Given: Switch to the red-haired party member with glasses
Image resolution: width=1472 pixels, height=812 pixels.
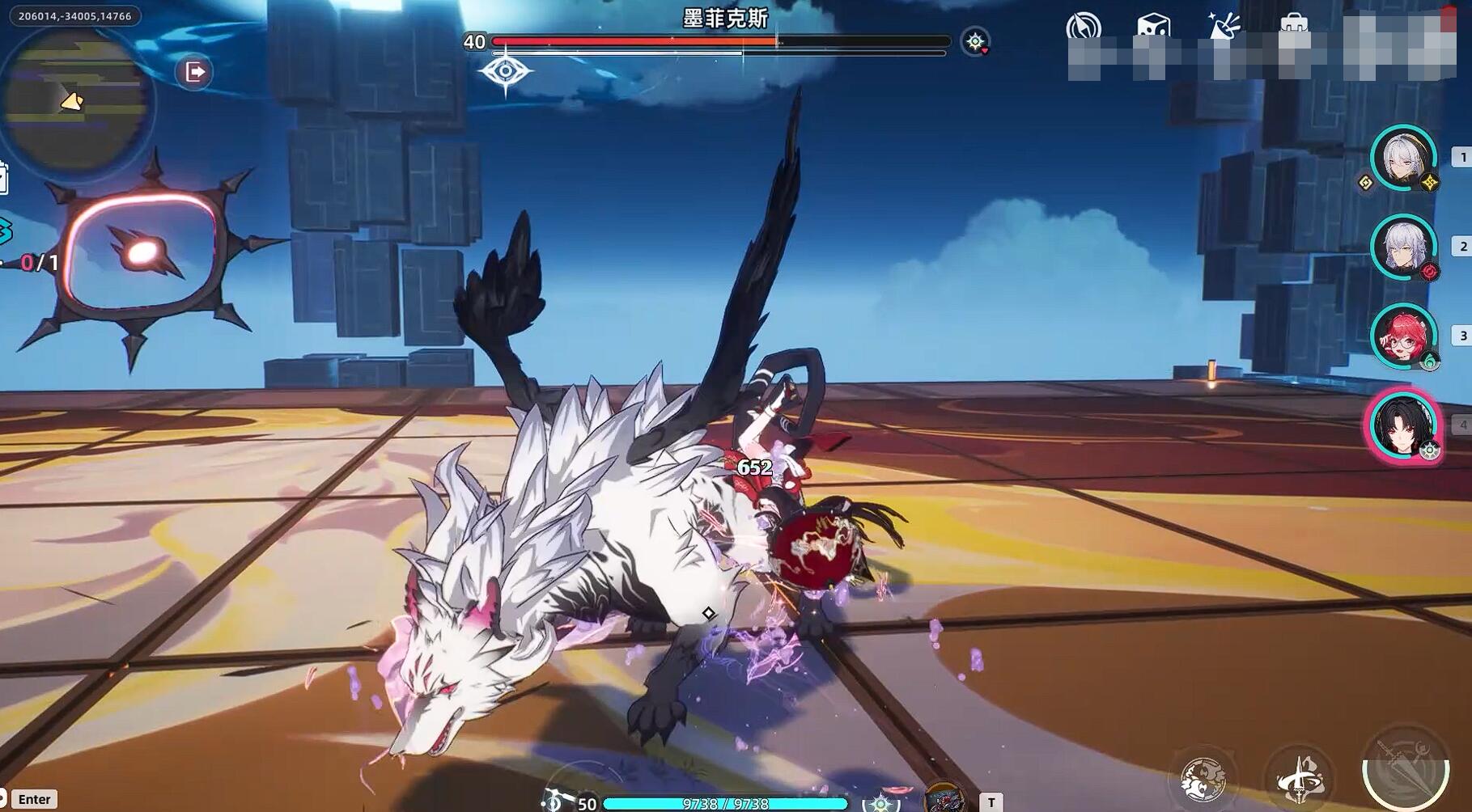Looking at the screenshot, I should 1403,336.
